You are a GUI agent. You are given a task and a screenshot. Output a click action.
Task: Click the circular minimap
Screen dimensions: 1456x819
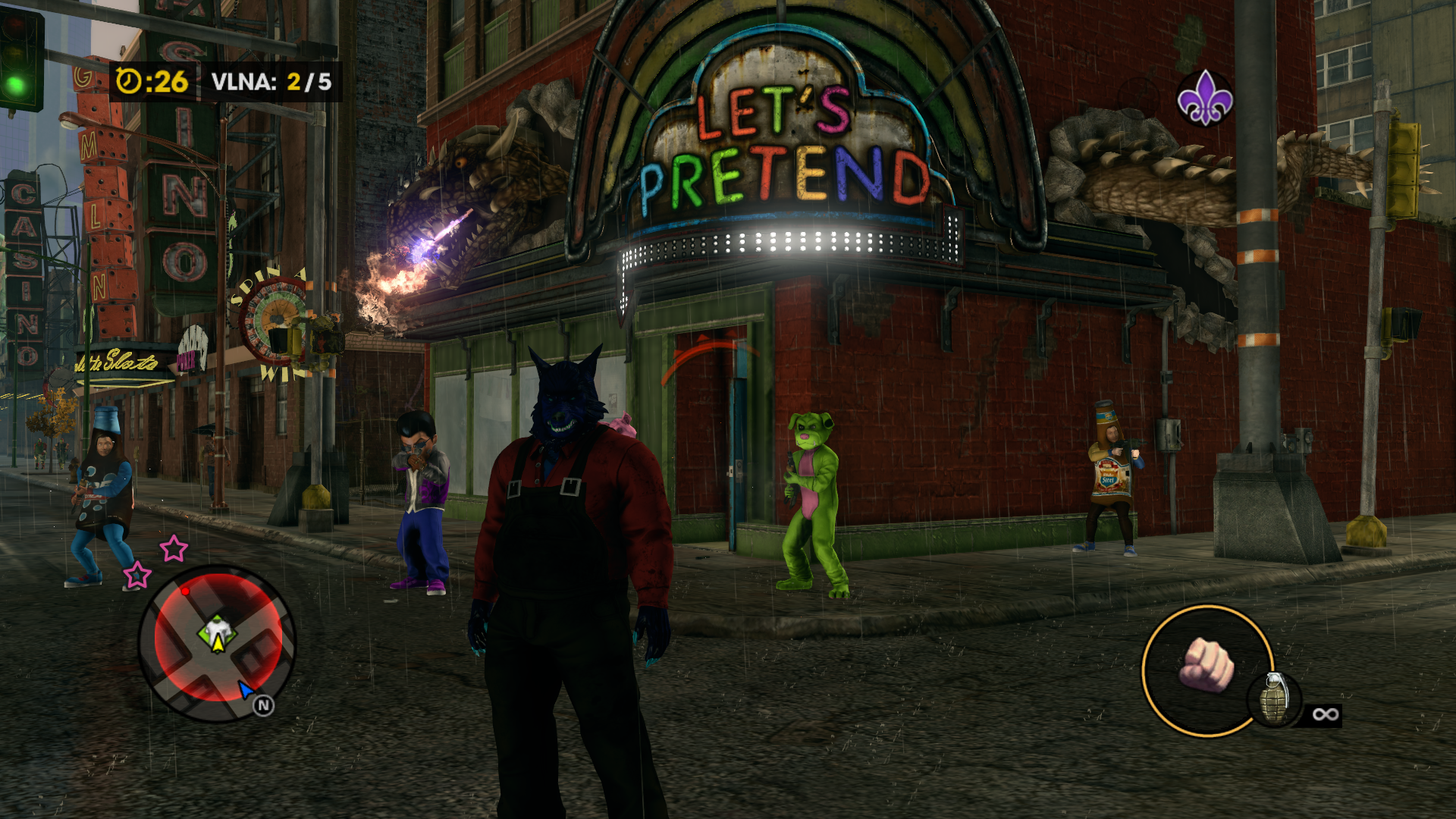(x=217, y=643)
